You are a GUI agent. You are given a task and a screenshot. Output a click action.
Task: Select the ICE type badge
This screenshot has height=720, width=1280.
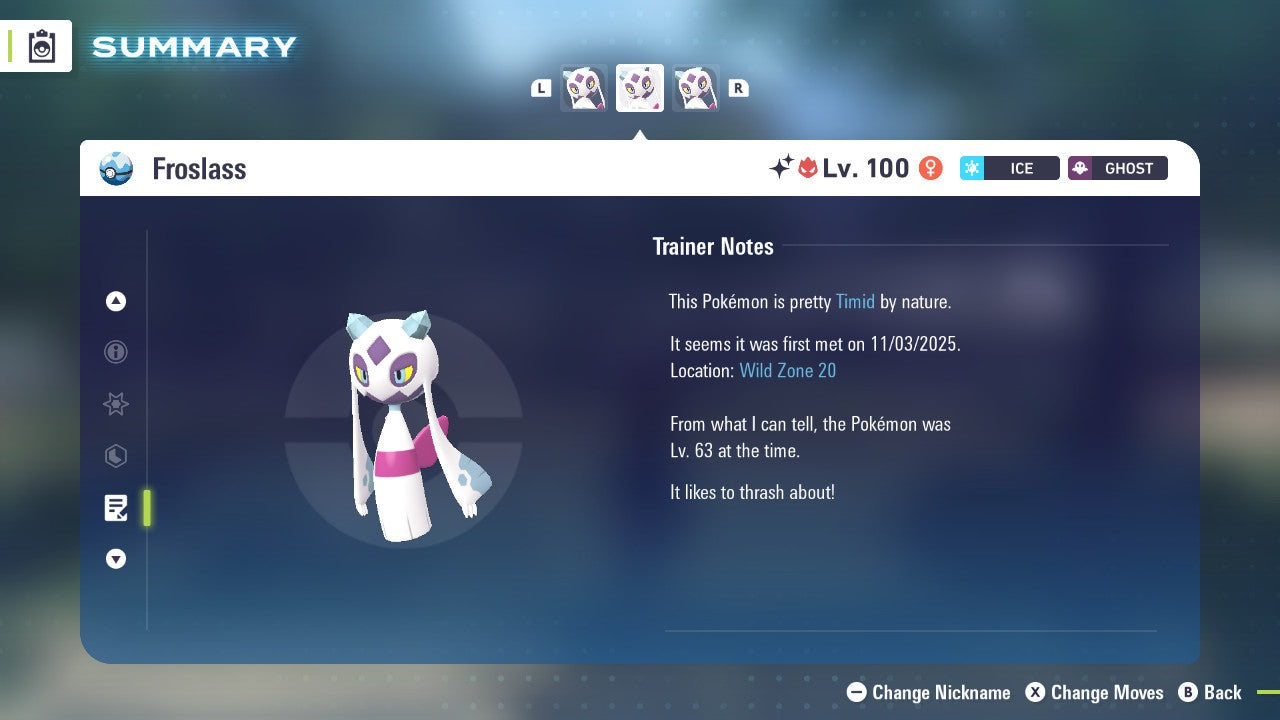coord(1009,168)
